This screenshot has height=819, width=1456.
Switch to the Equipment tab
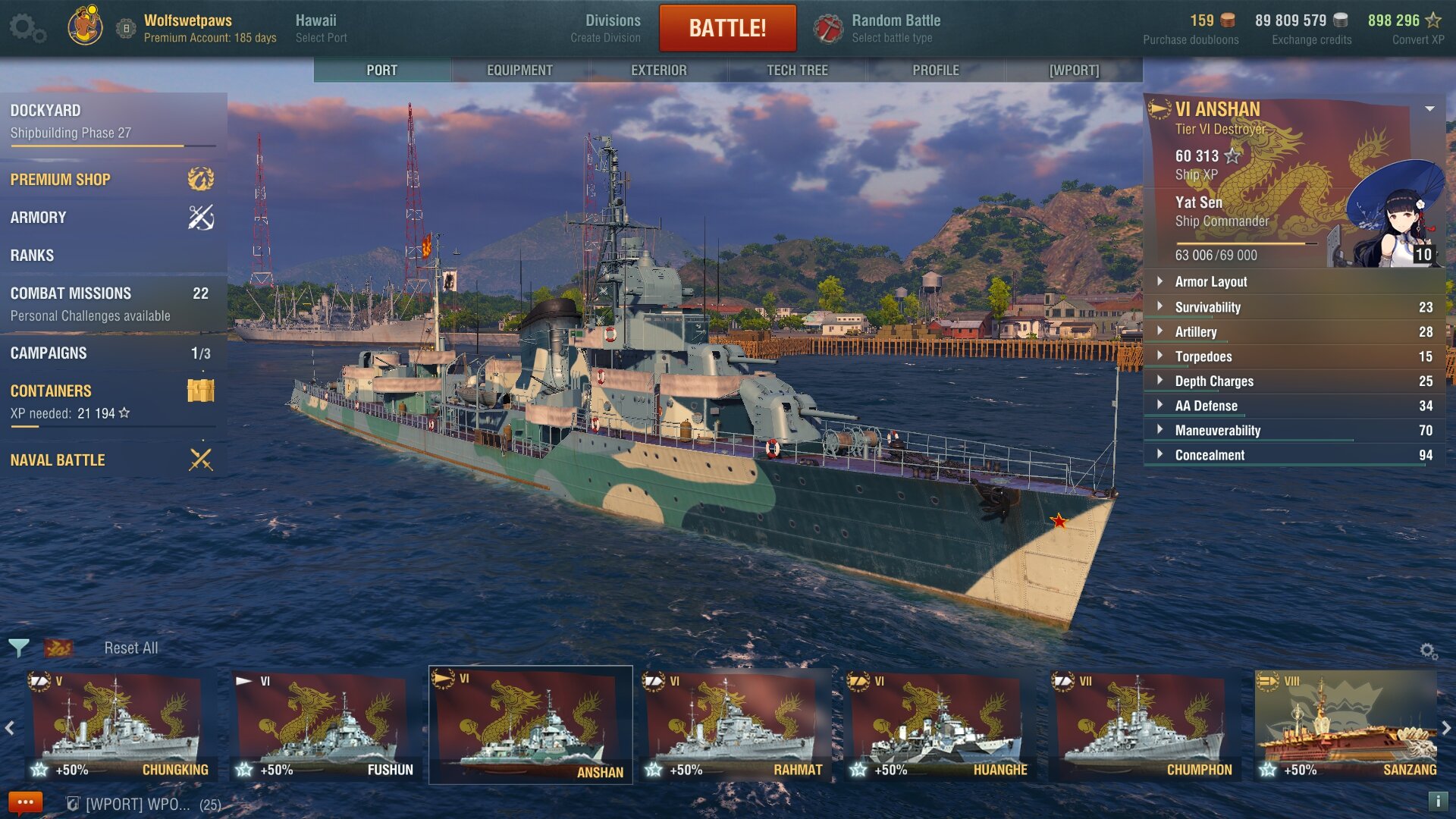tap(519, 70)
